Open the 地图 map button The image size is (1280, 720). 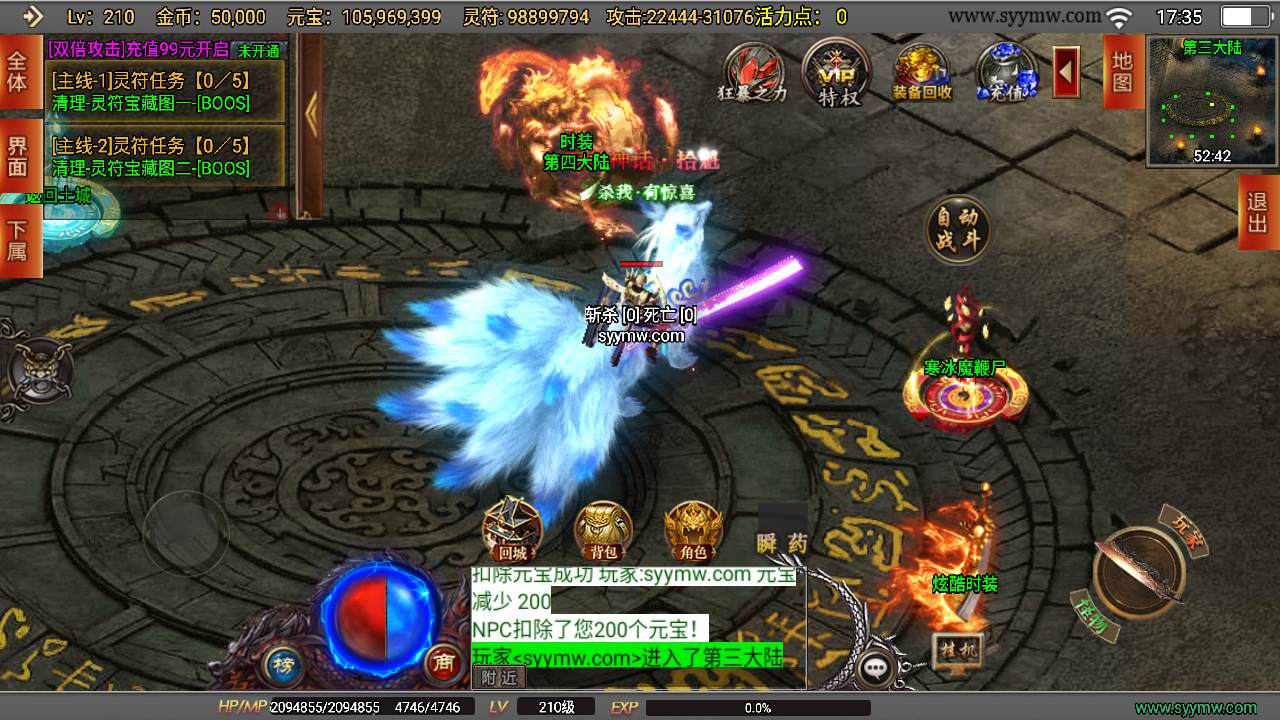tap(1122, 71)
